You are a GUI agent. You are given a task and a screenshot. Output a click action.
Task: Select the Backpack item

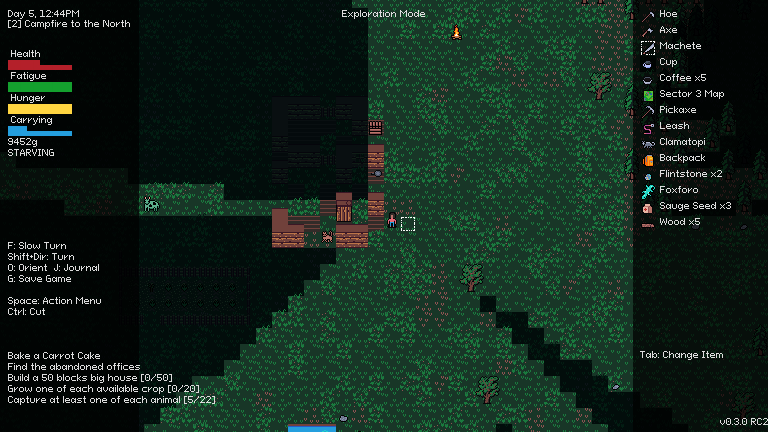[682, 158]
